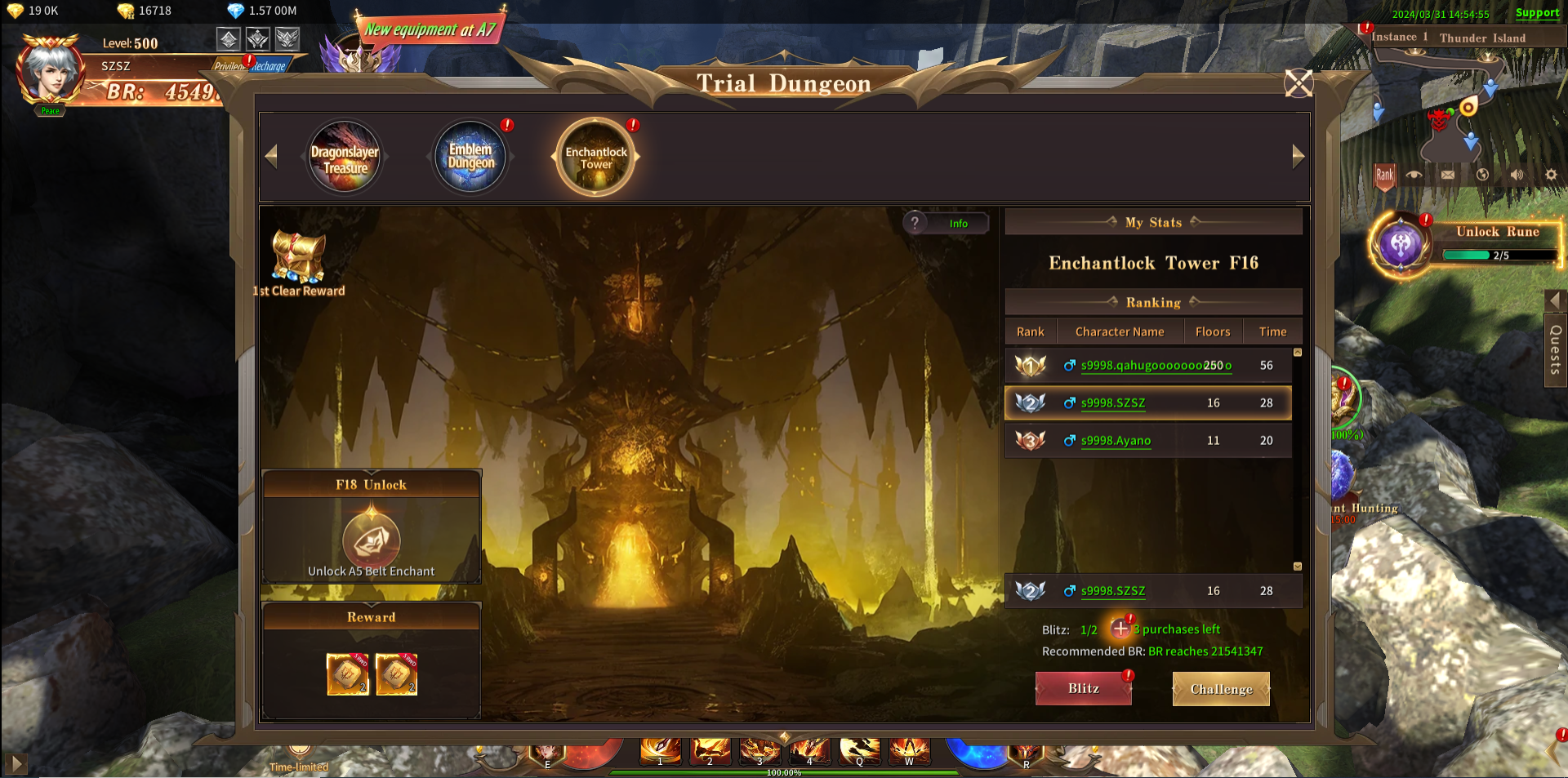Click the Blitz button
This screenshot has height=778, width=1568.
pos(1083,688)
